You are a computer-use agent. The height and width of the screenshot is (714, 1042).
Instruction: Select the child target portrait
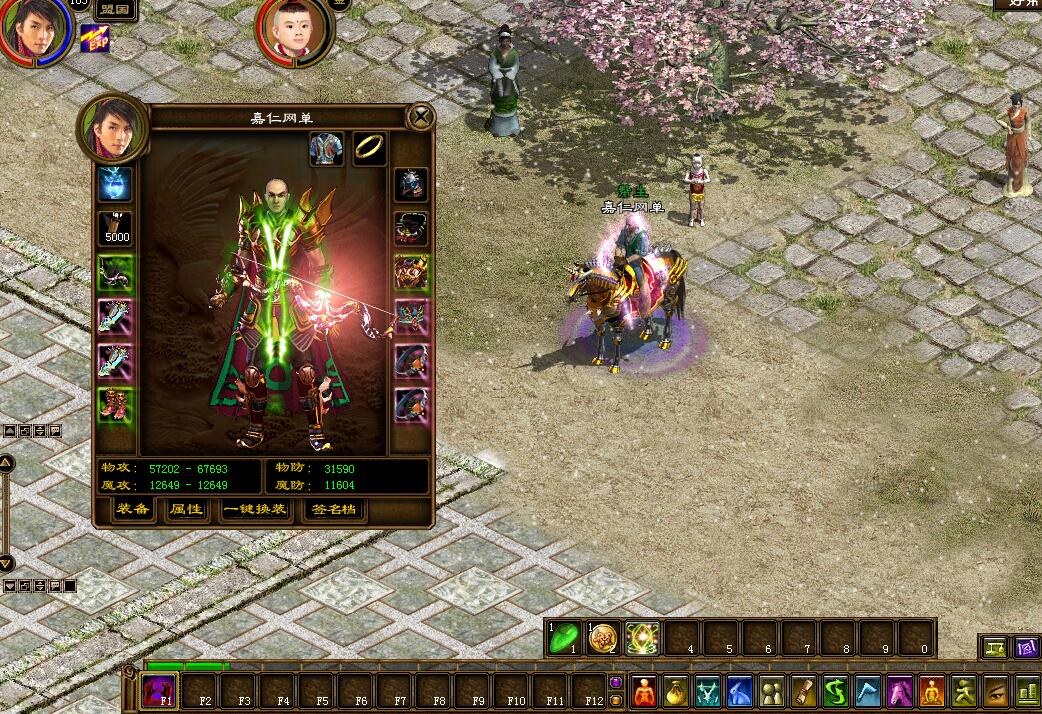pos(295,30)
